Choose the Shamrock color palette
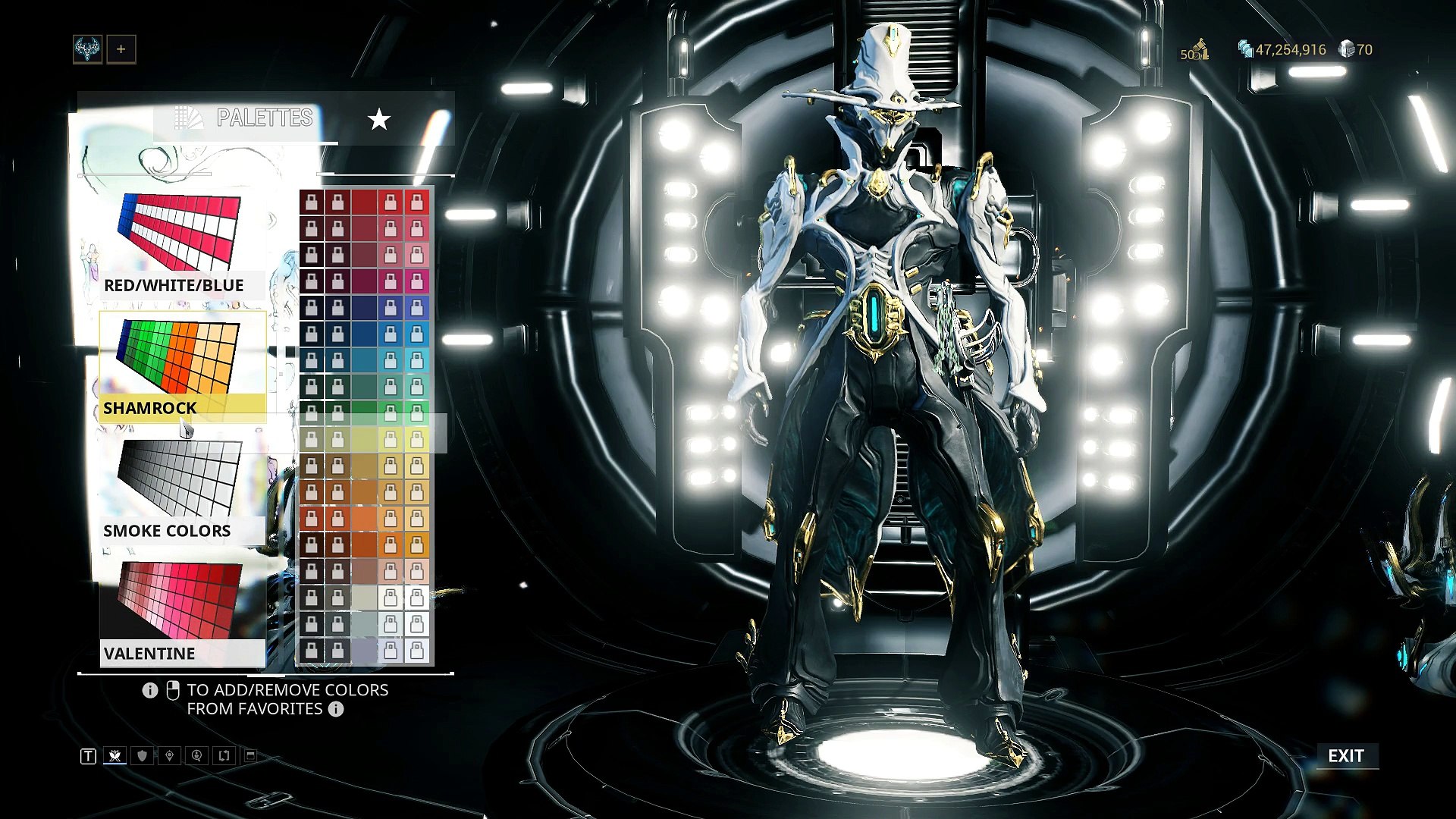 click(x=182, y=367)
